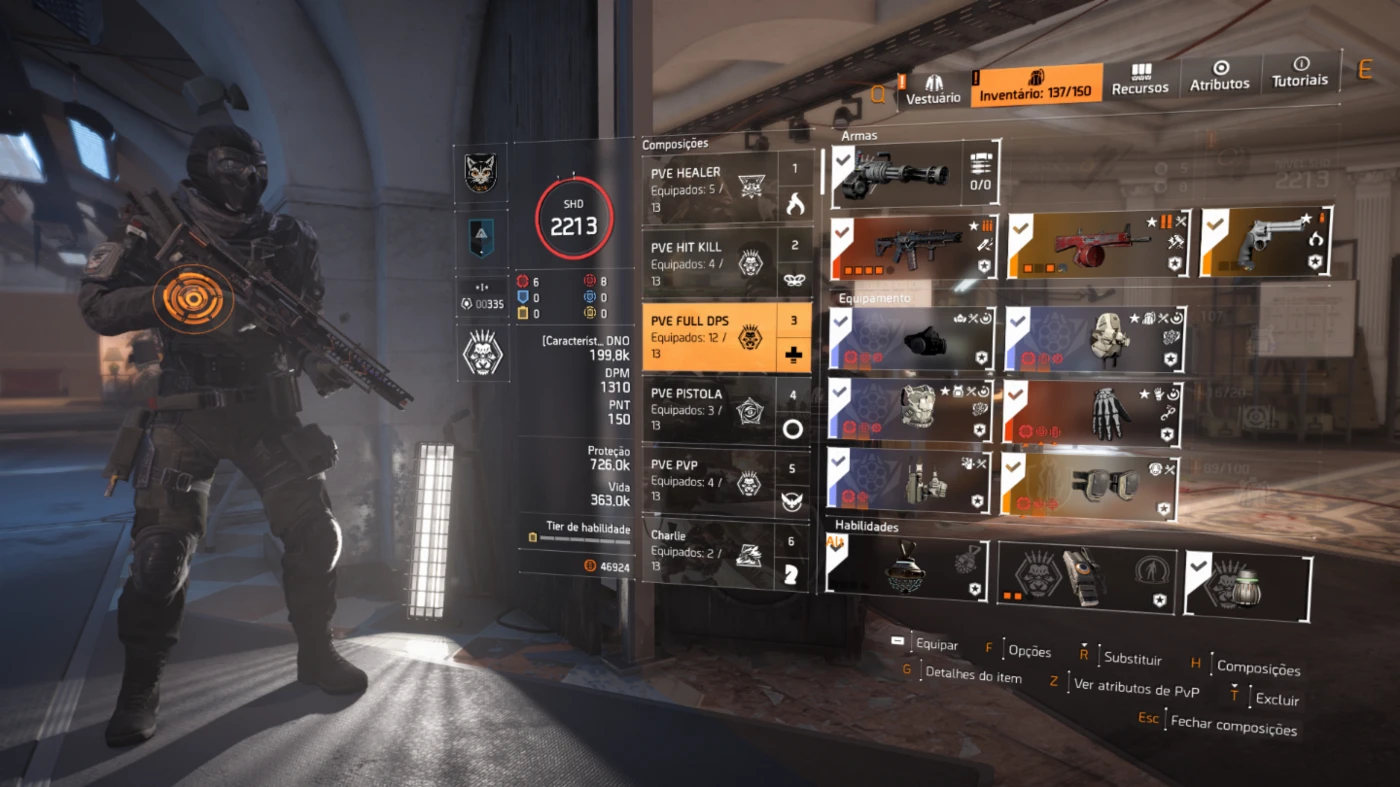Open the Tutoriais tab
1400x787 pixels.
tap(1300, 72)
